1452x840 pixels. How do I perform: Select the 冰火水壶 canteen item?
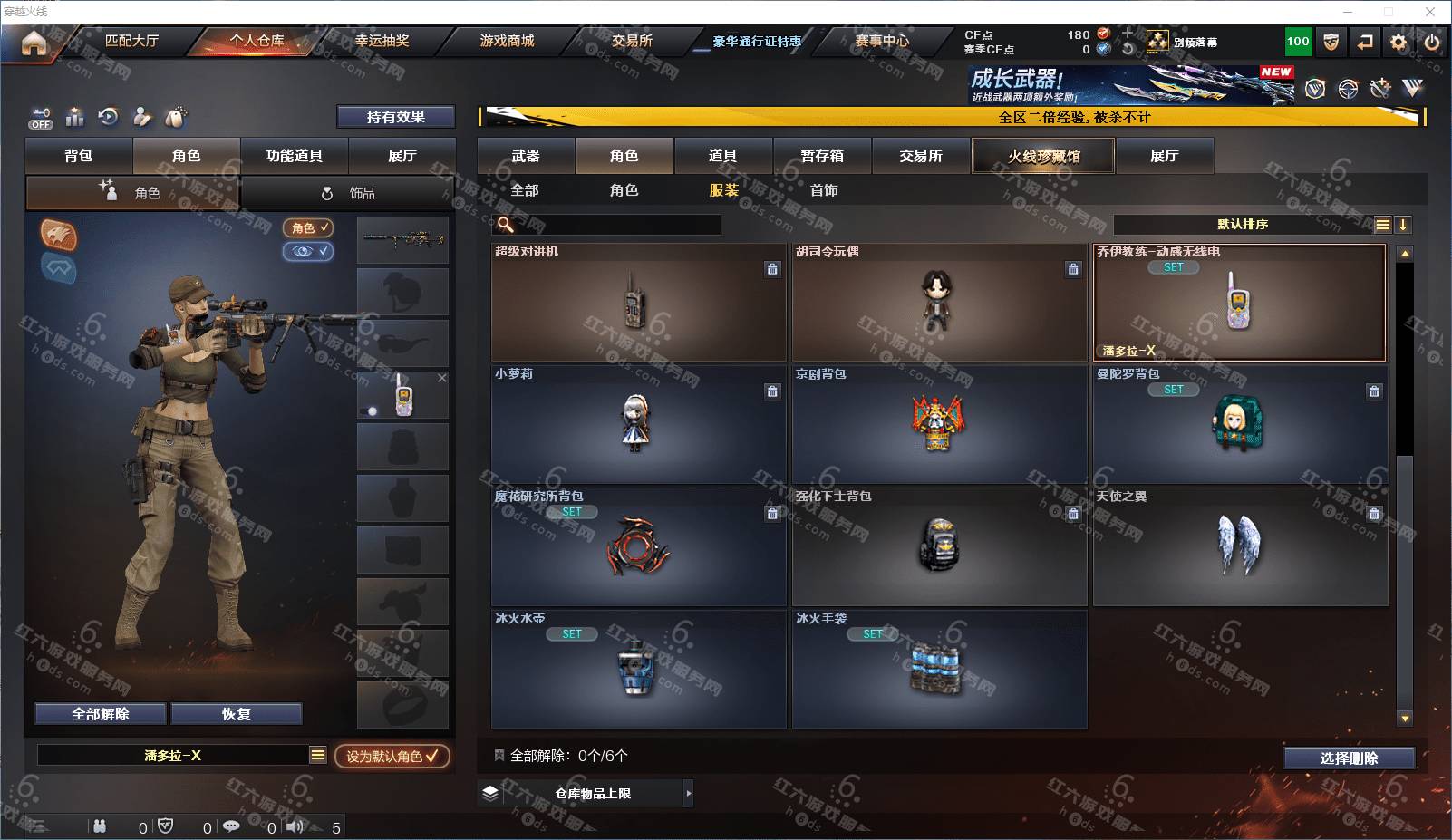(638, 670)
